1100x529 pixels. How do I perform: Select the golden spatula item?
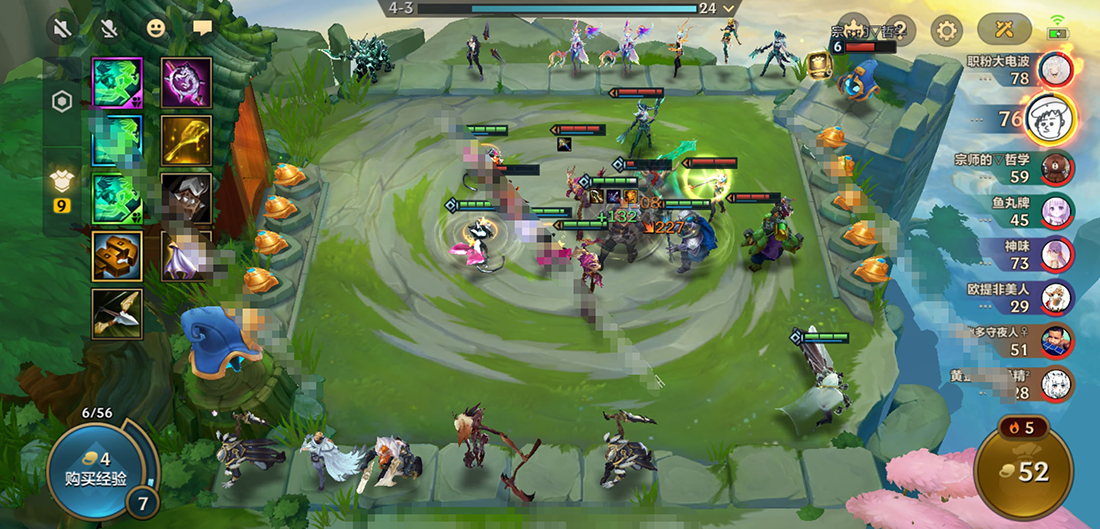tap(187, 140)
